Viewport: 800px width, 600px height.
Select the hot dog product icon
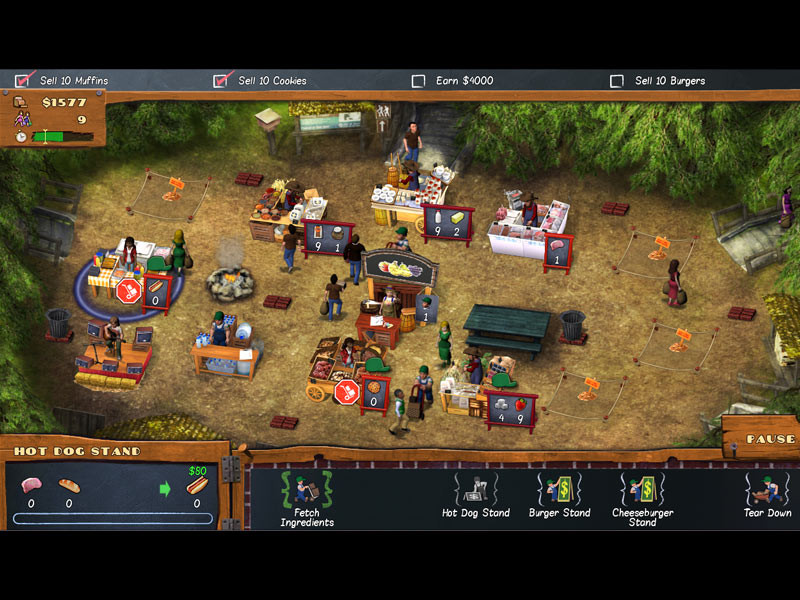[x=196, y=487]
